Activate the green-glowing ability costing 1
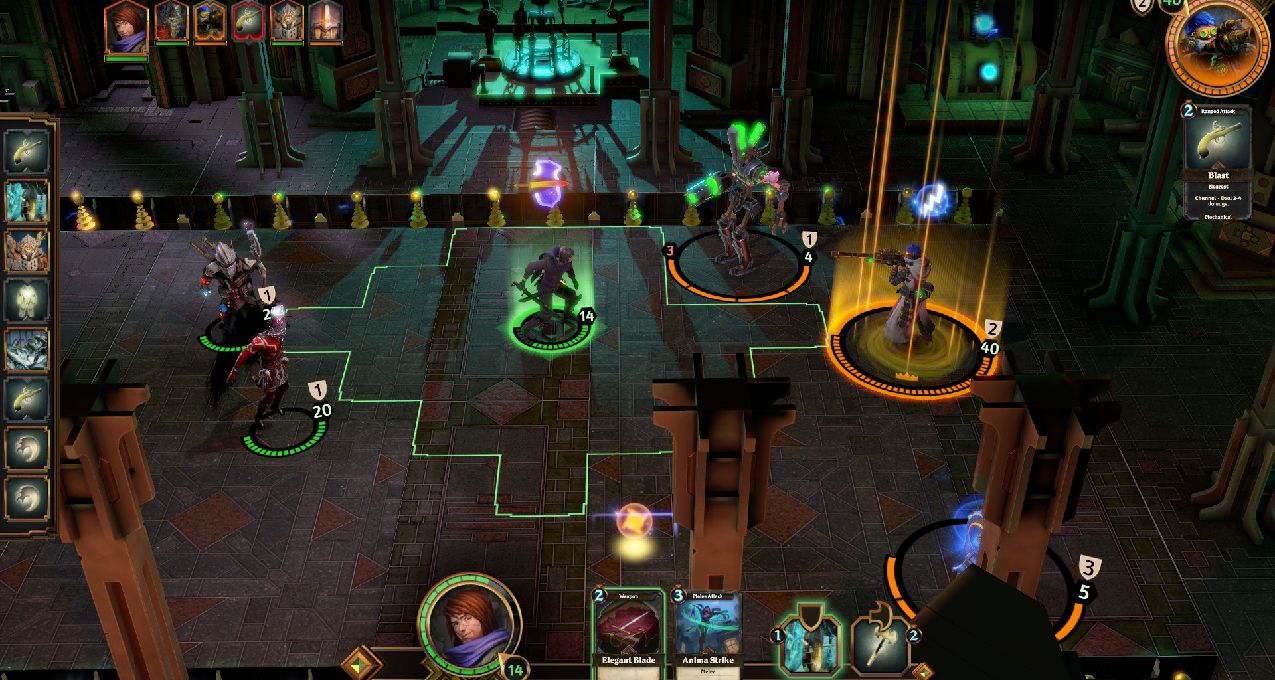Viewport: 1275px width, 680px height. [809, 642]
